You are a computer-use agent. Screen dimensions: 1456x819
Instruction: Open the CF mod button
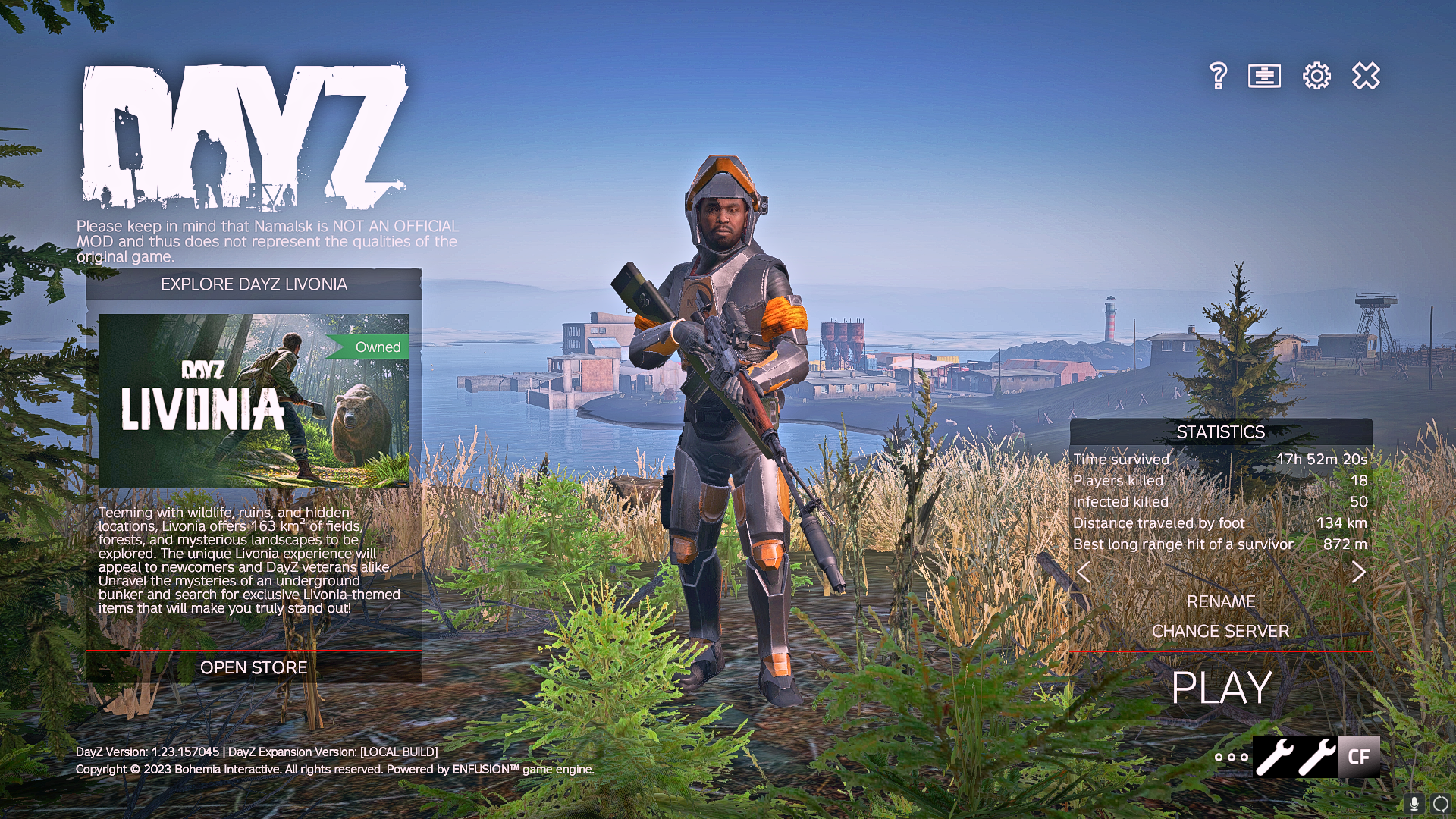(x=1358, y=757)
